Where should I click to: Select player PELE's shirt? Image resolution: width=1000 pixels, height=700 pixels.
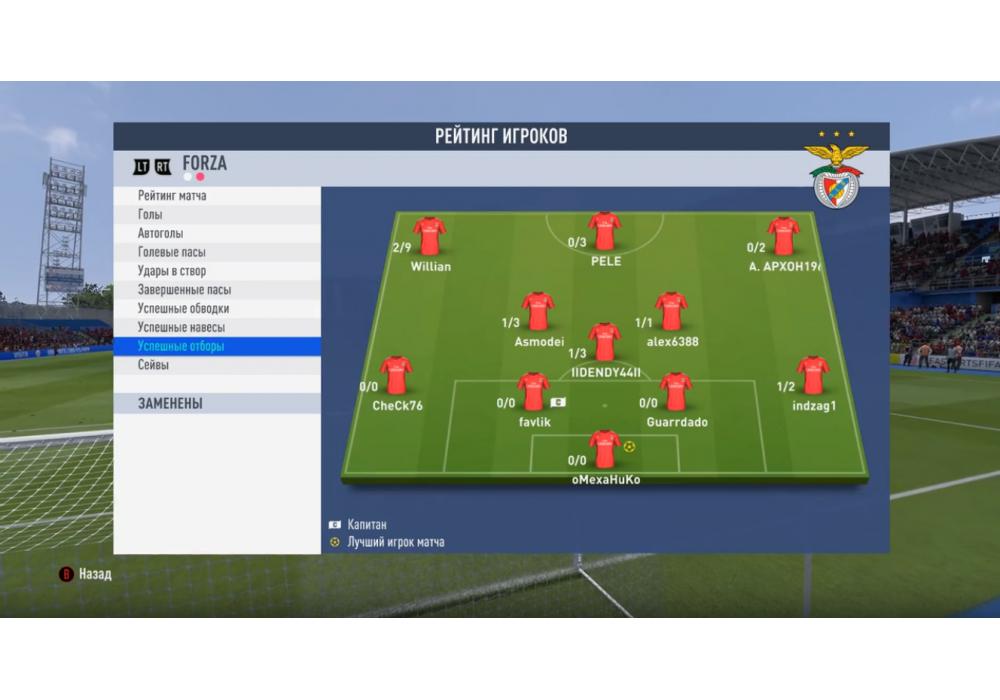pos(604,231)
